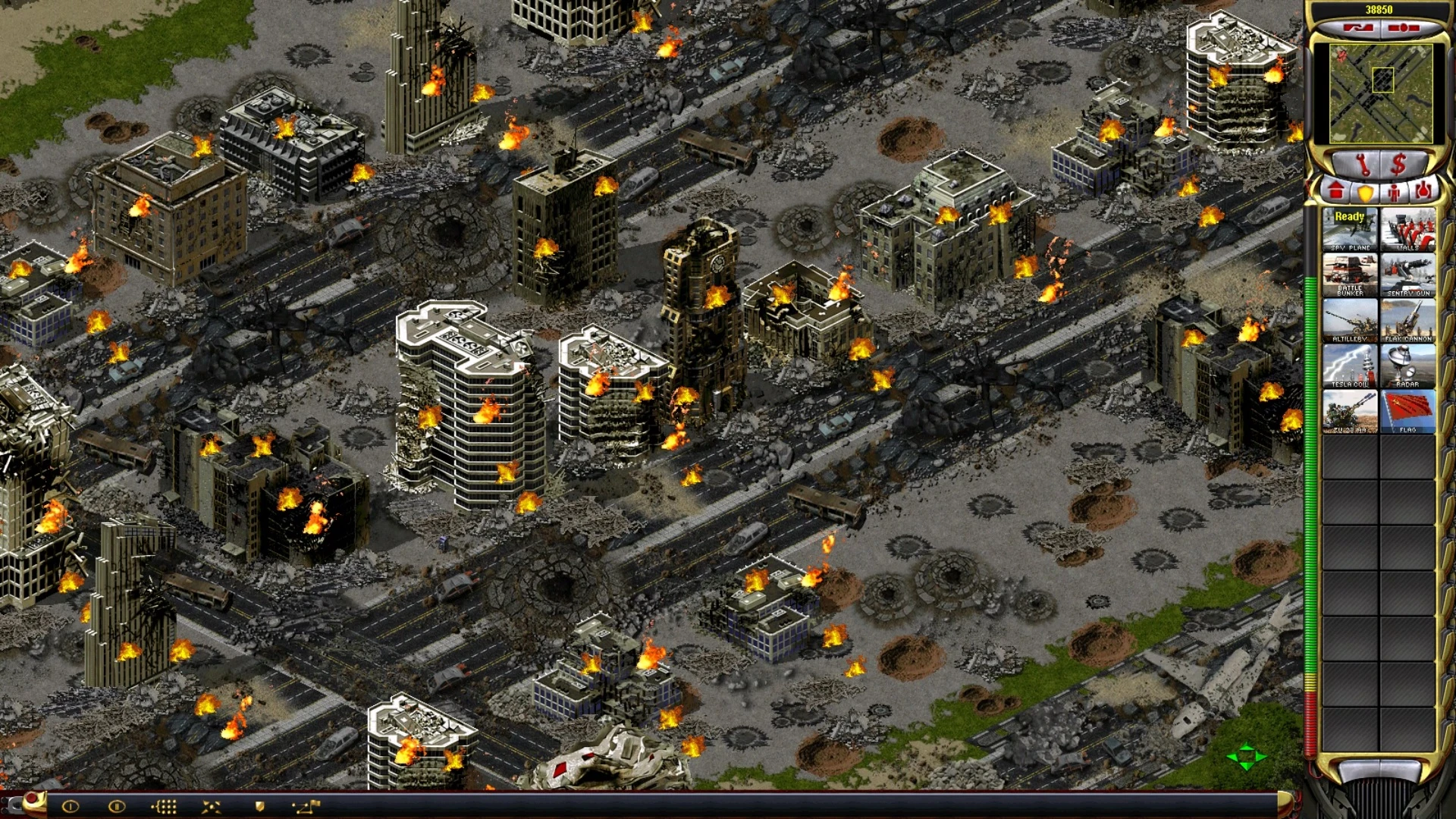Build a Battle Bunker
This screenshot has width=1456, height=819.
tap(1350, 275)
